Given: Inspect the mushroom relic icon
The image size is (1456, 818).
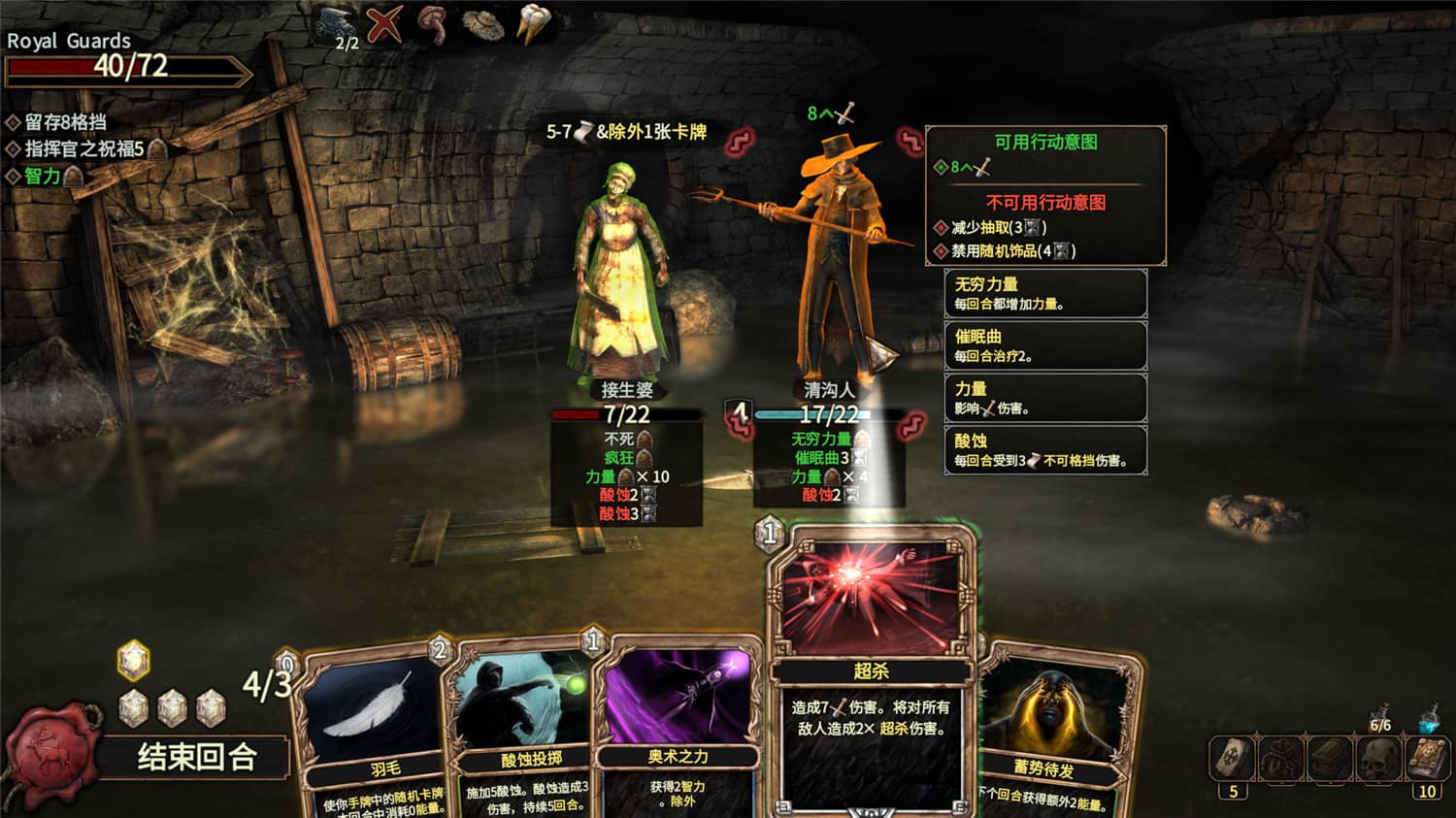Looking at the screenshot, I should [432, 25].
